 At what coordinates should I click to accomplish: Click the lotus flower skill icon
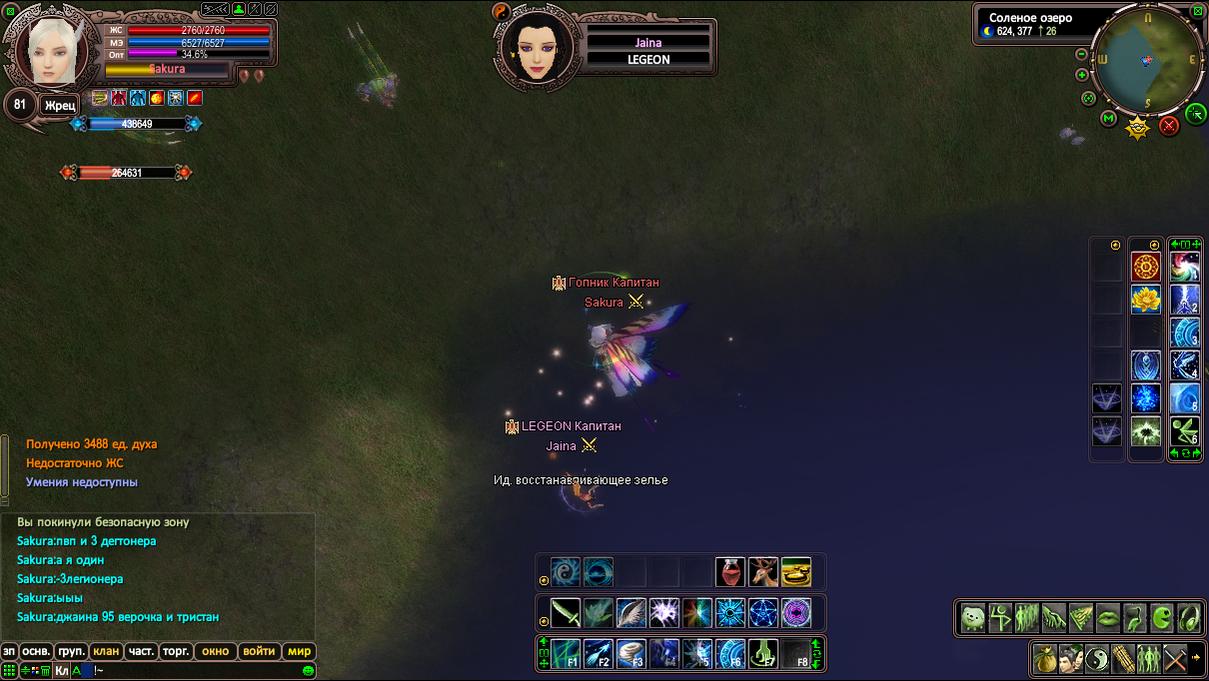(1145, 299)
